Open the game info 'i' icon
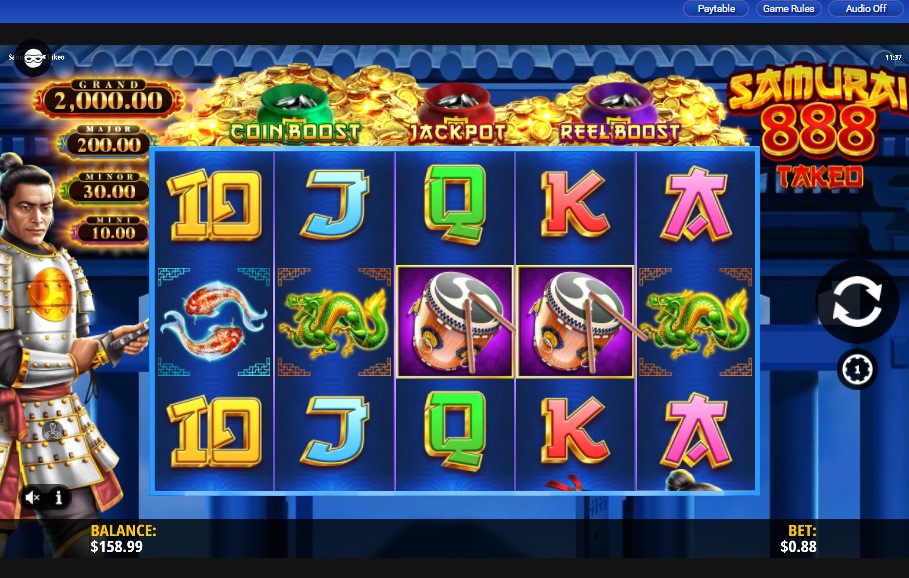The image size is (909, 578). [59, 497]
